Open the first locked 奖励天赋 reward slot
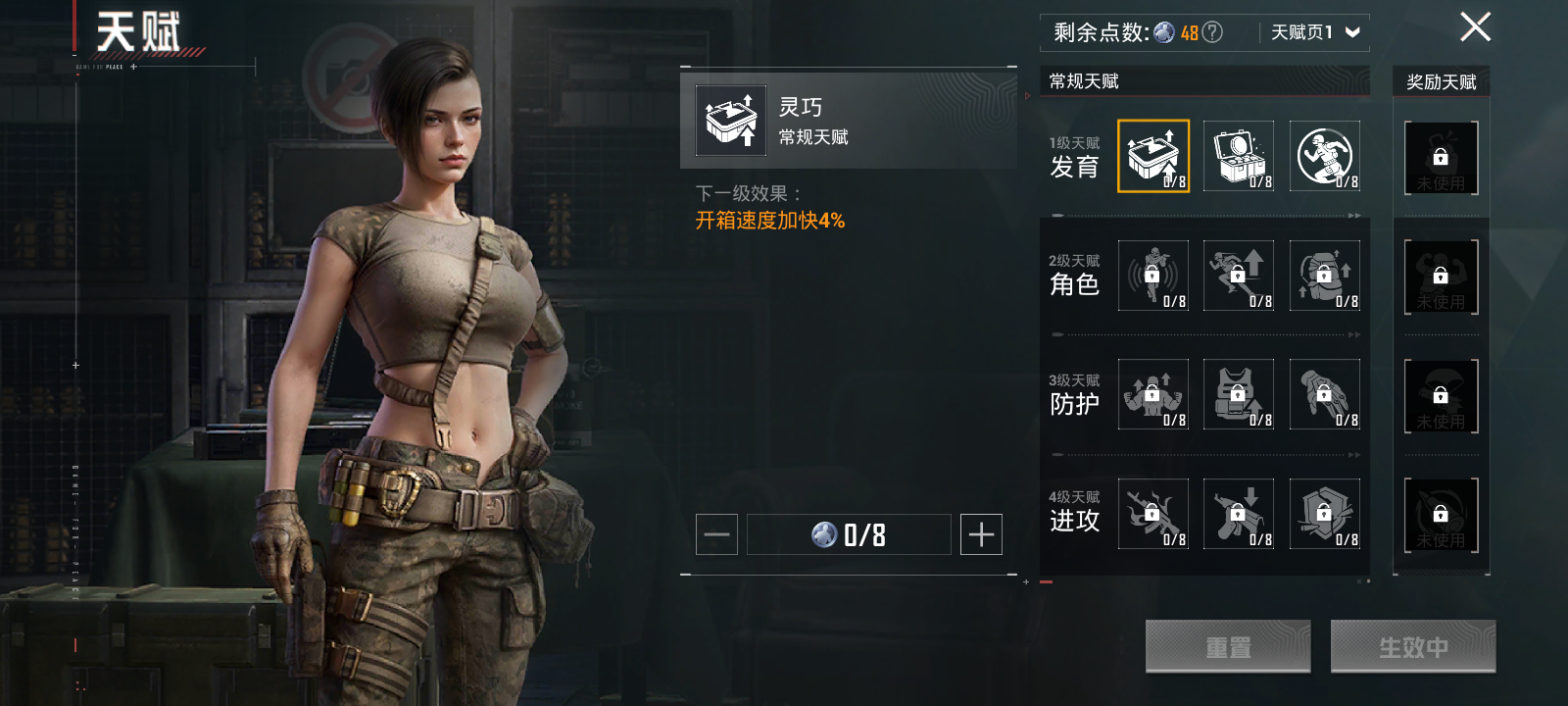This screenshot has height=706, width=1568. (x=1441, y=158)
